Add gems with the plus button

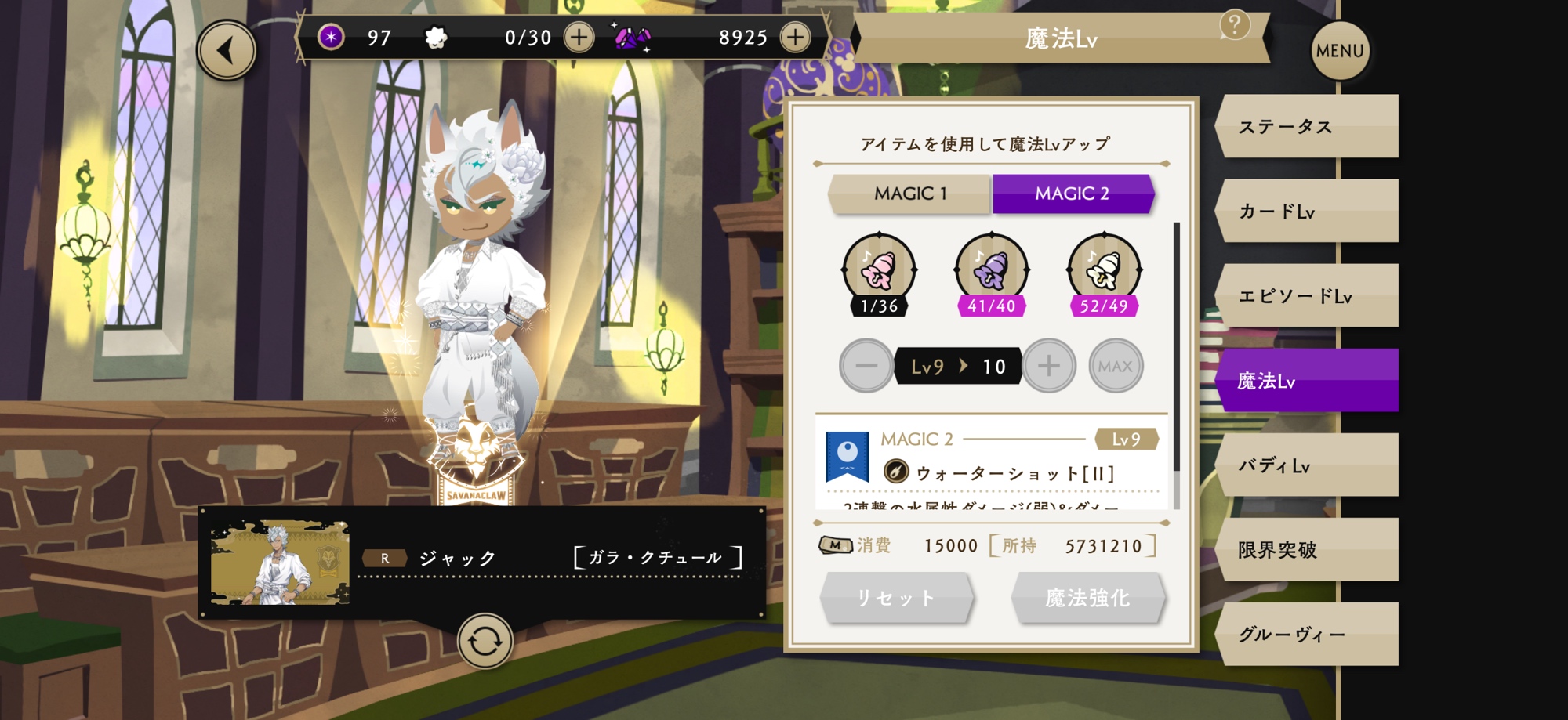point(795,37)
